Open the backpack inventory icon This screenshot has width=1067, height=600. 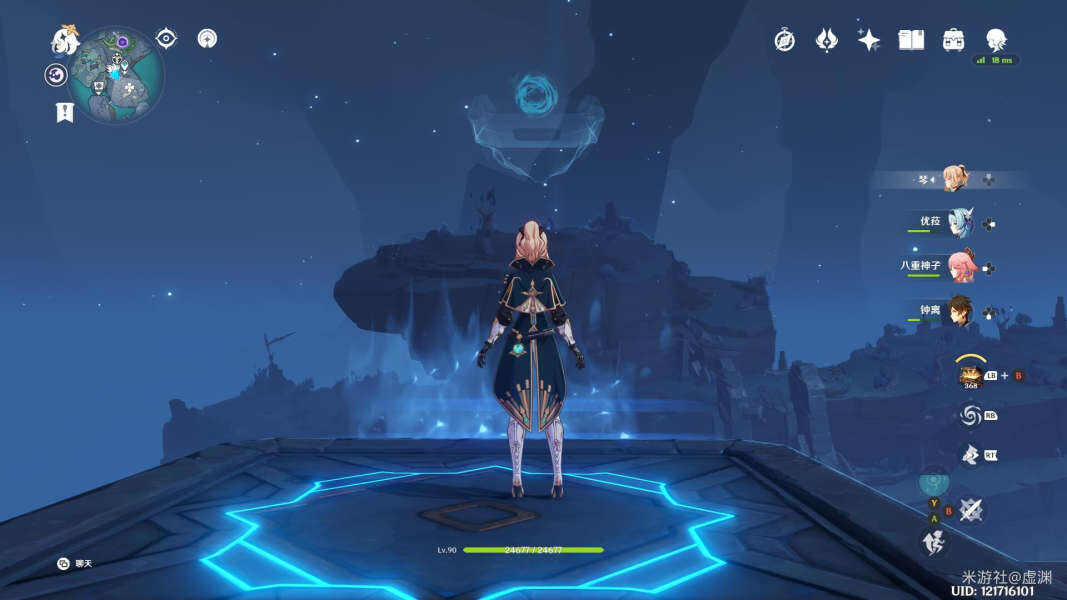(x=953, y=40)
